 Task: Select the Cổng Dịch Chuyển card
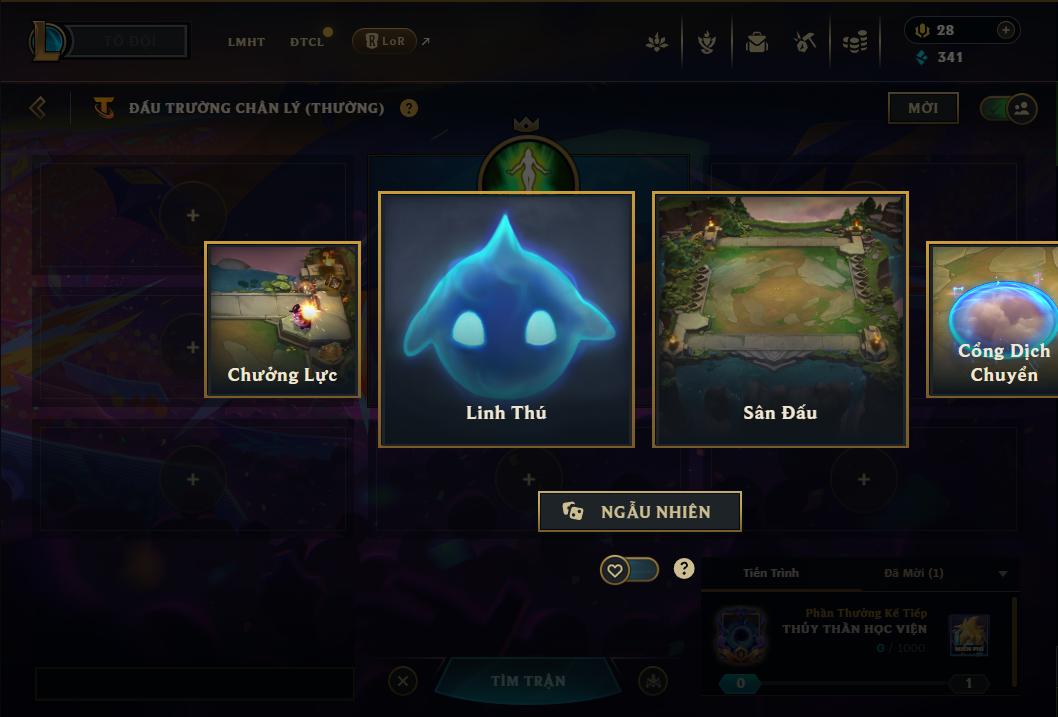pos(993,319)
